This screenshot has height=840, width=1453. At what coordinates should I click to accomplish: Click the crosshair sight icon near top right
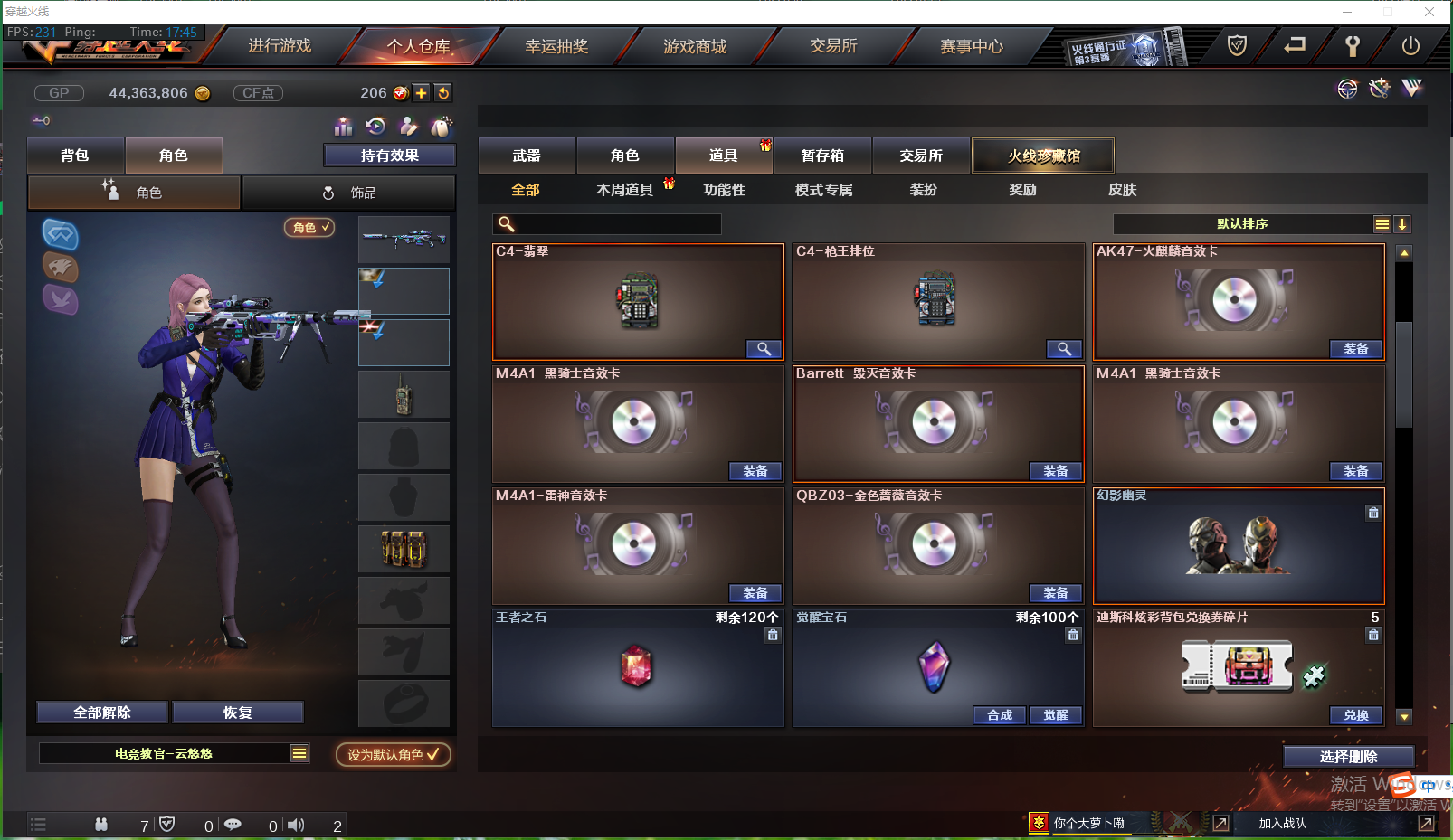click(x=1347, y=88)
